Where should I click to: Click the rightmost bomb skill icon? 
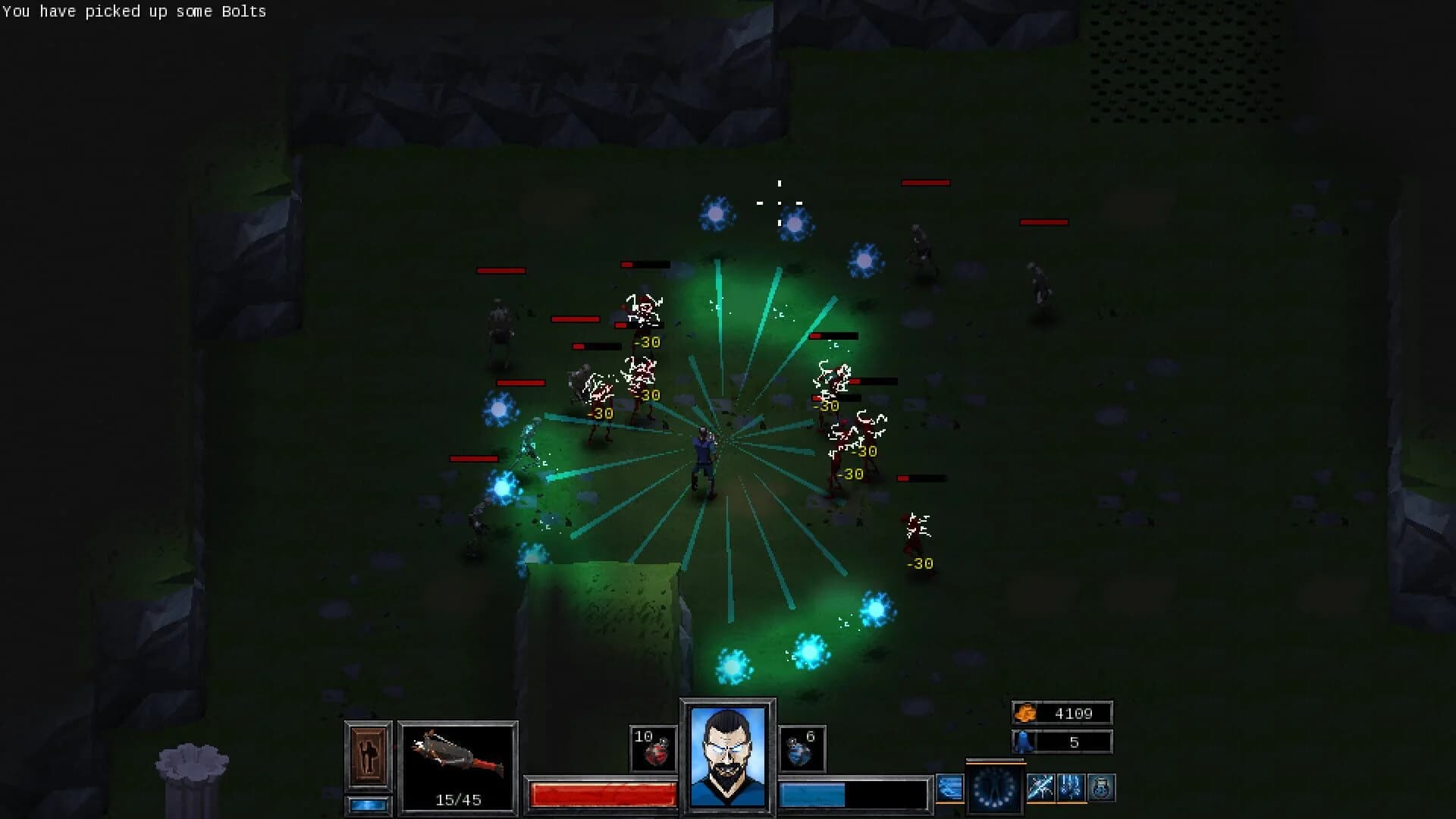pyautogui.click(x=1101, y=789)
